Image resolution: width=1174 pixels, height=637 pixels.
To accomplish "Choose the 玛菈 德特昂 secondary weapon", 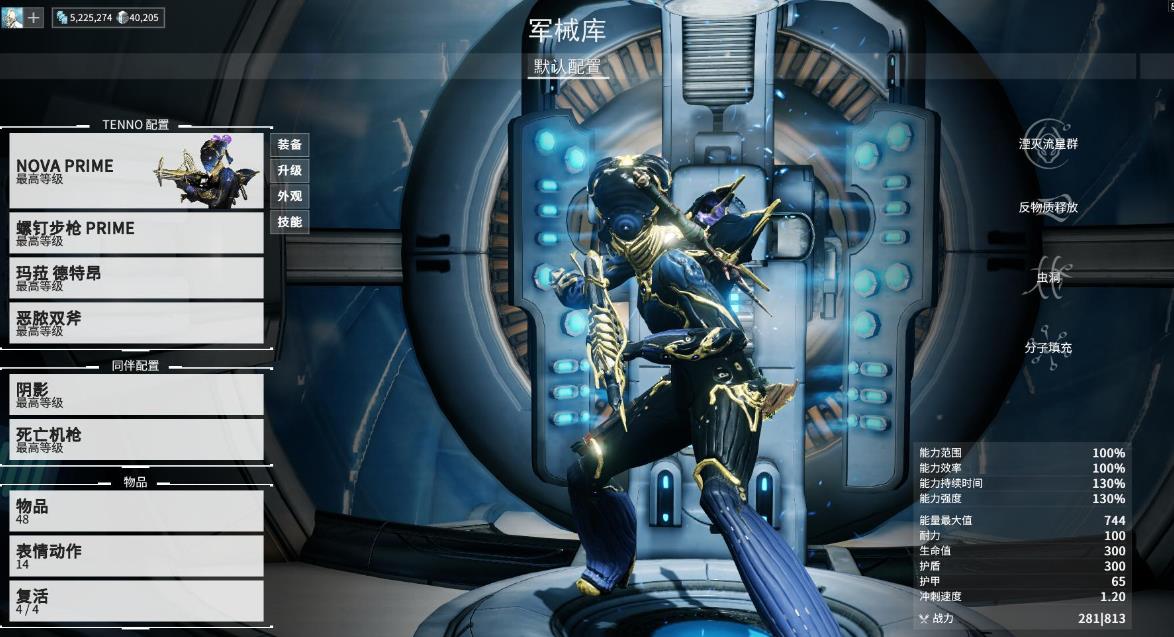I will (136, 278).
